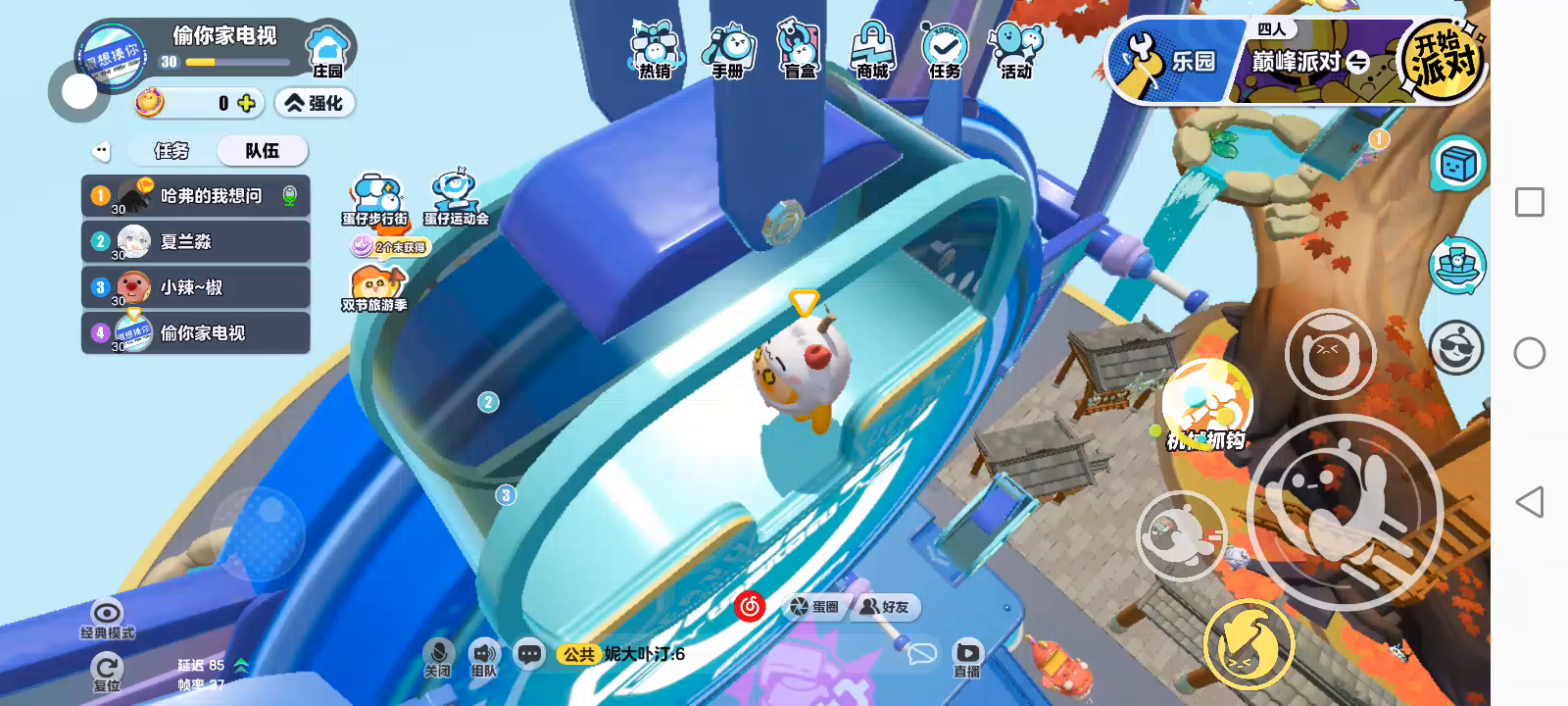The height and width of the screenshot is (706, 1568).
Task: Open the 直播 live stream button
Action: 967,658
